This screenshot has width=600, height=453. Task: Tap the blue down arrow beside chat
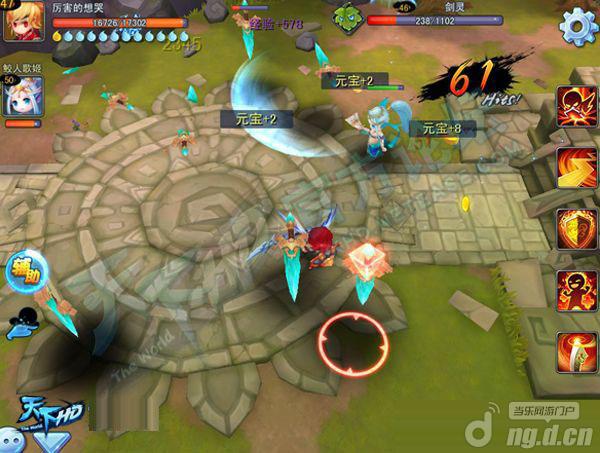(53, 441)
